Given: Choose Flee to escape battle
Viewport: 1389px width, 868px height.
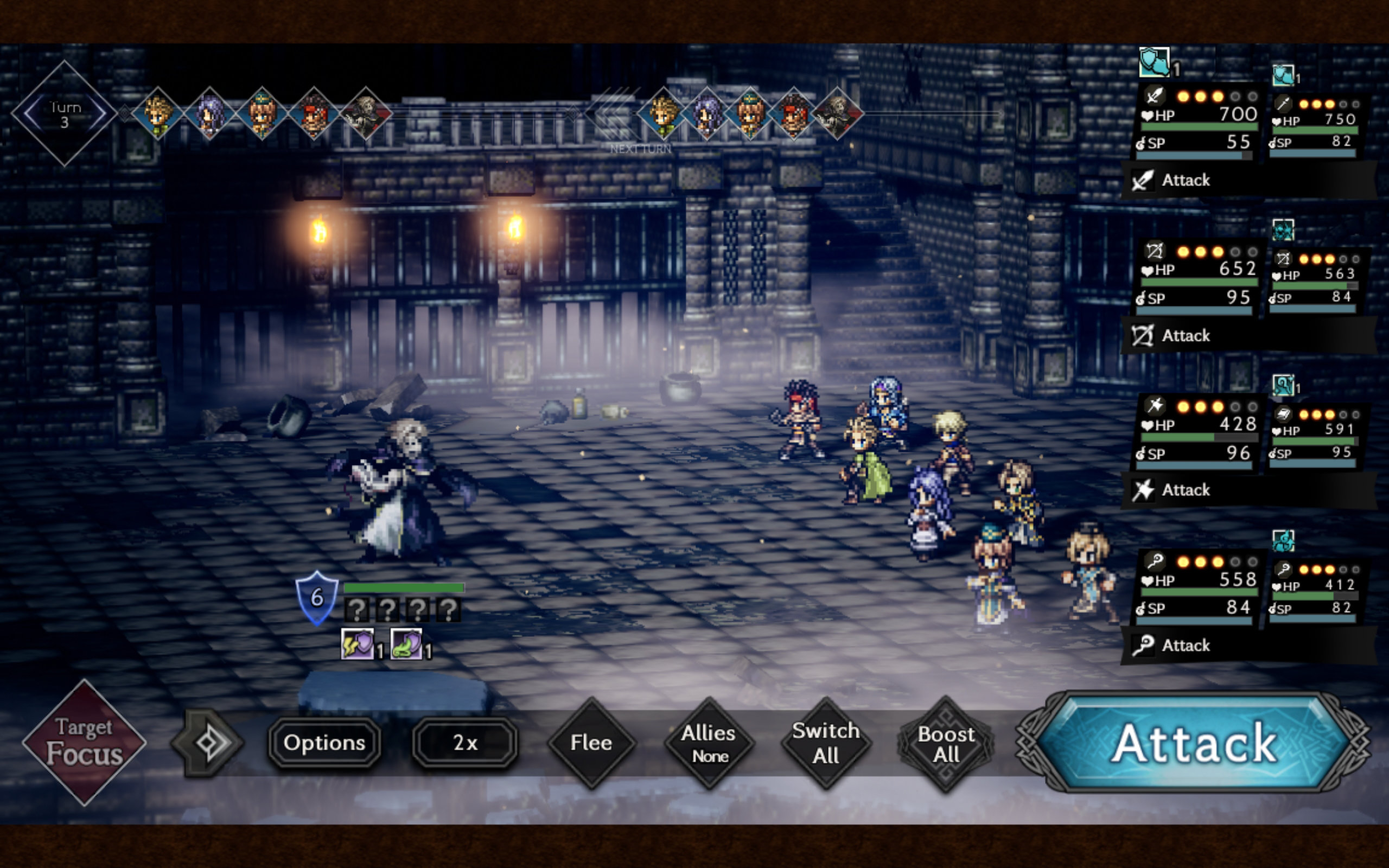Looking at the screenshot, I should (x=591, y=743).
